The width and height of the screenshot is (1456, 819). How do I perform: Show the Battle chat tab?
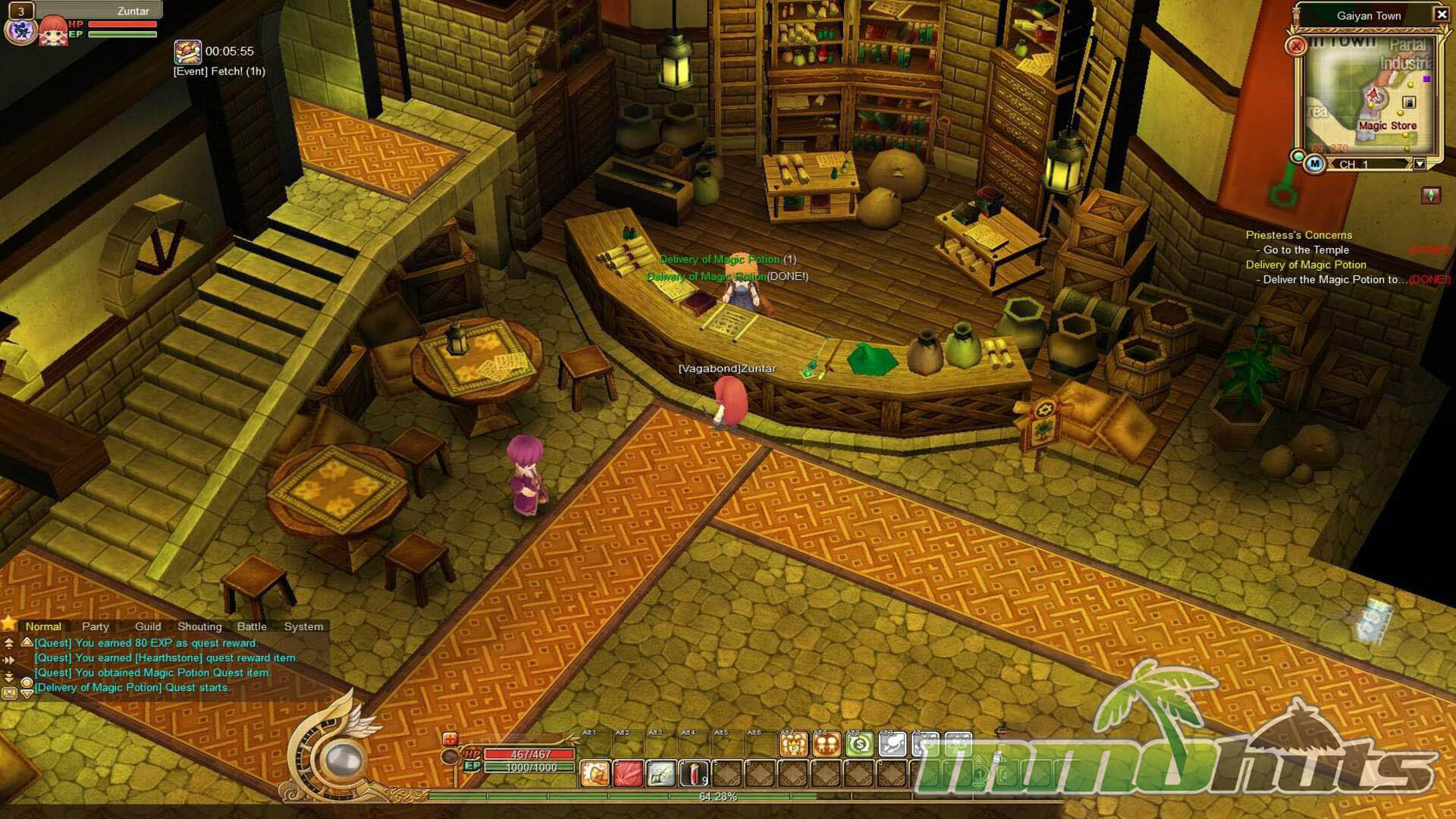click(252, 626)
